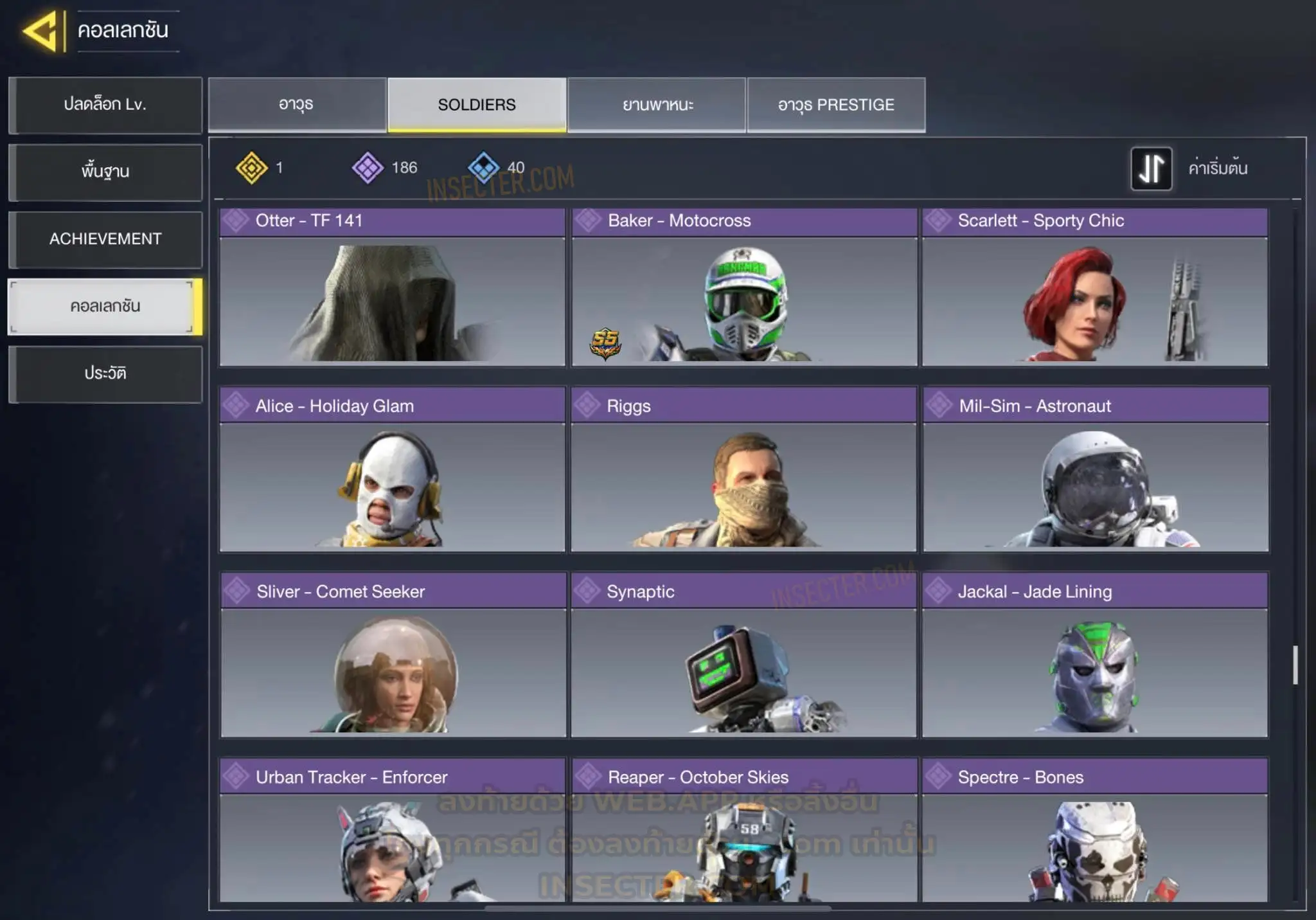The width and height of the screenshot is (1316, 920).
Task: Toggle the sort order button
Action: point(1151,168)
